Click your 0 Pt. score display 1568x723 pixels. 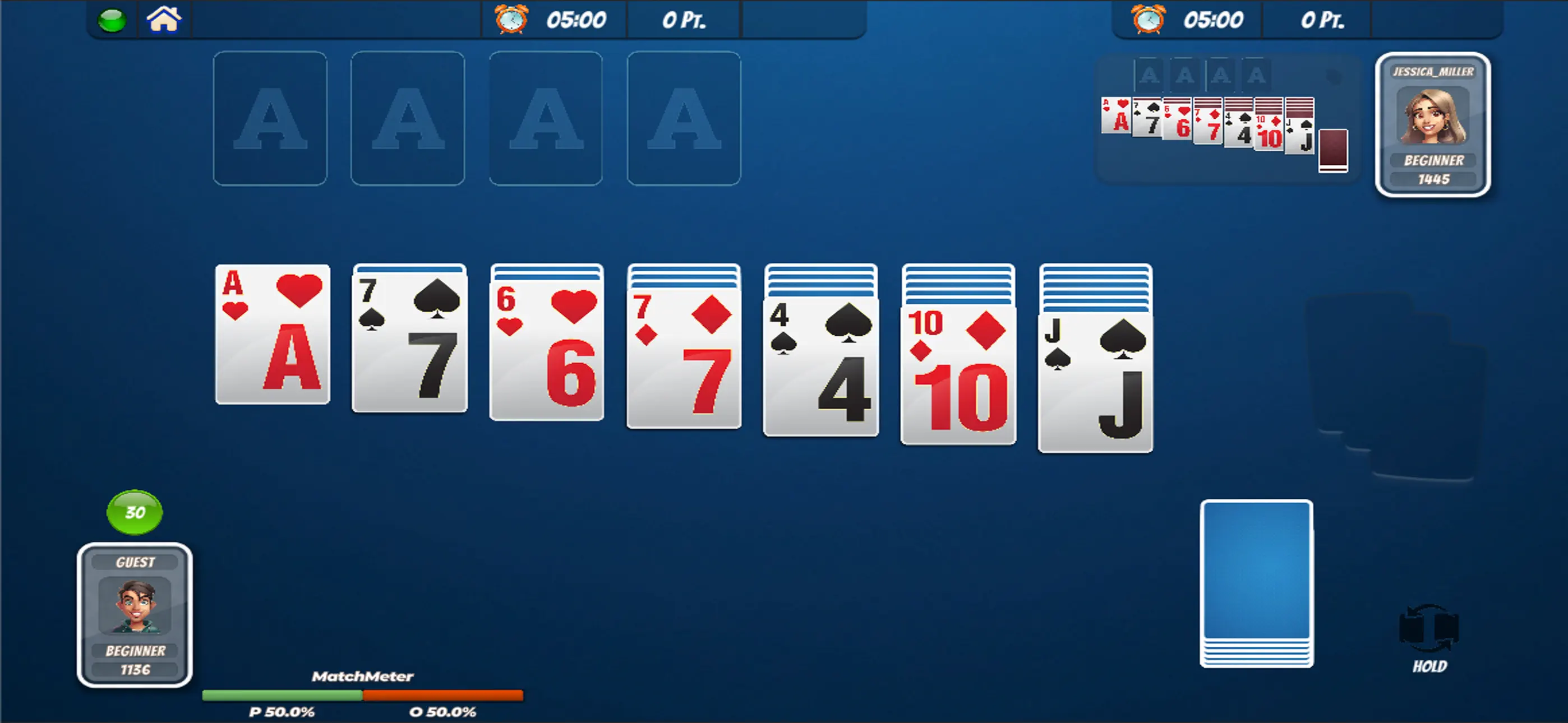[x=683, y=20]
